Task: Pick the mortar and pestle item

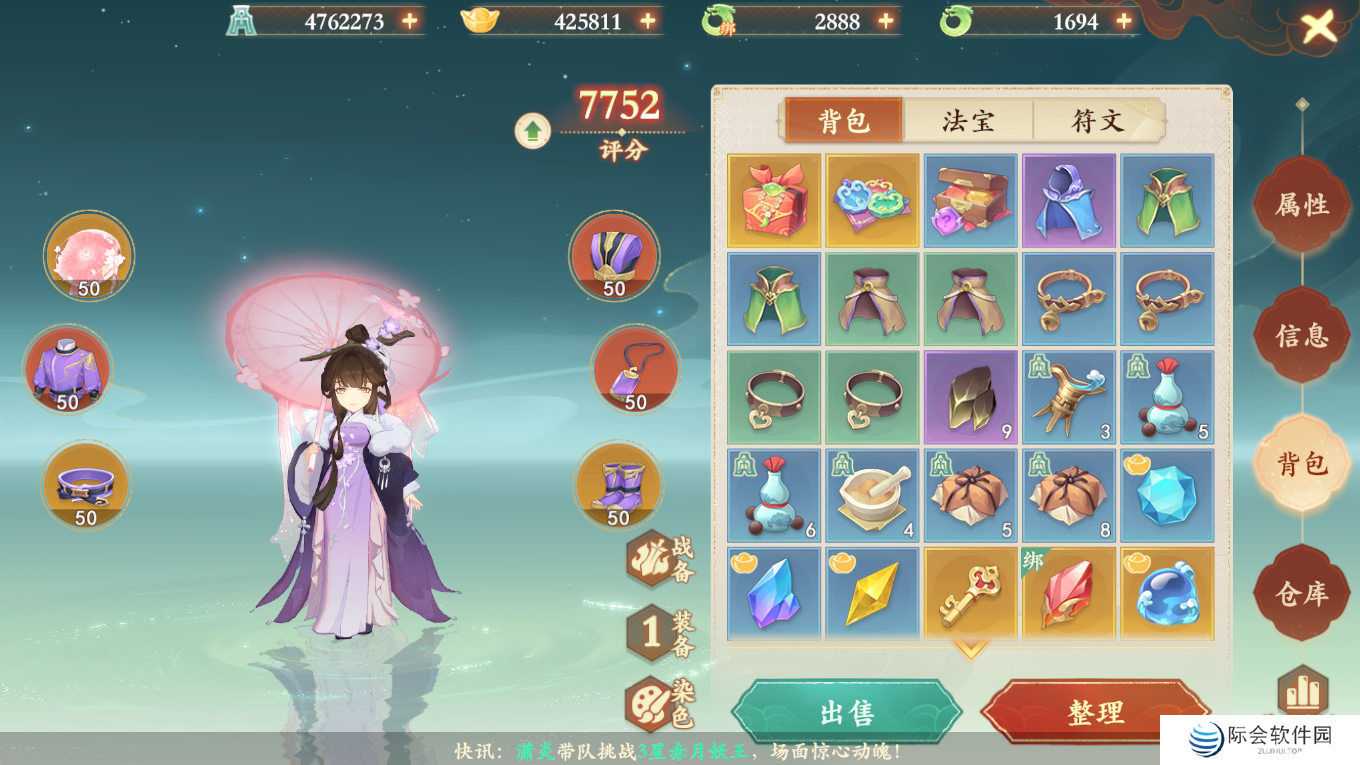Action: point(872,496)
